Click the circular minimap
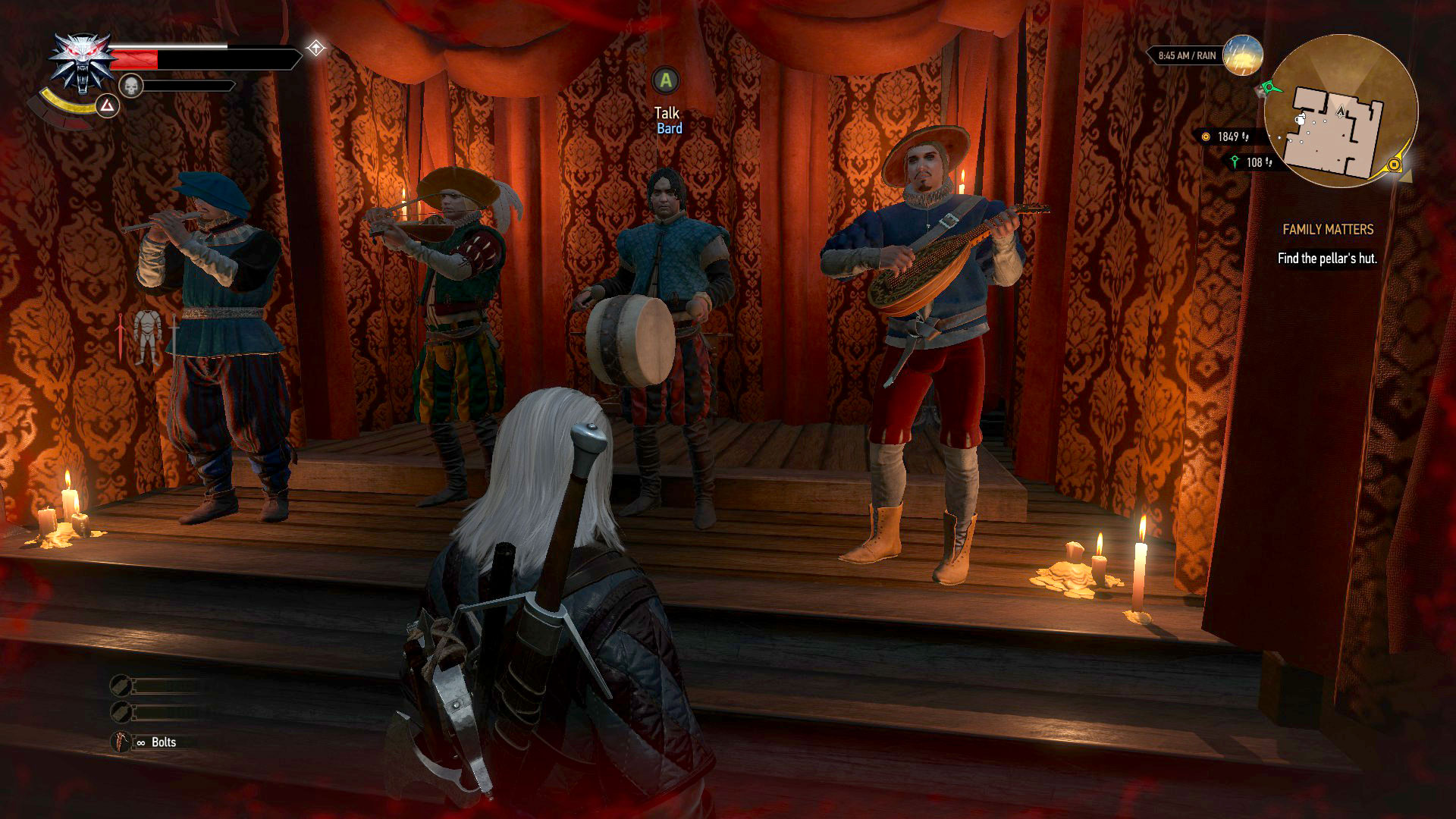 point(1341,112)
